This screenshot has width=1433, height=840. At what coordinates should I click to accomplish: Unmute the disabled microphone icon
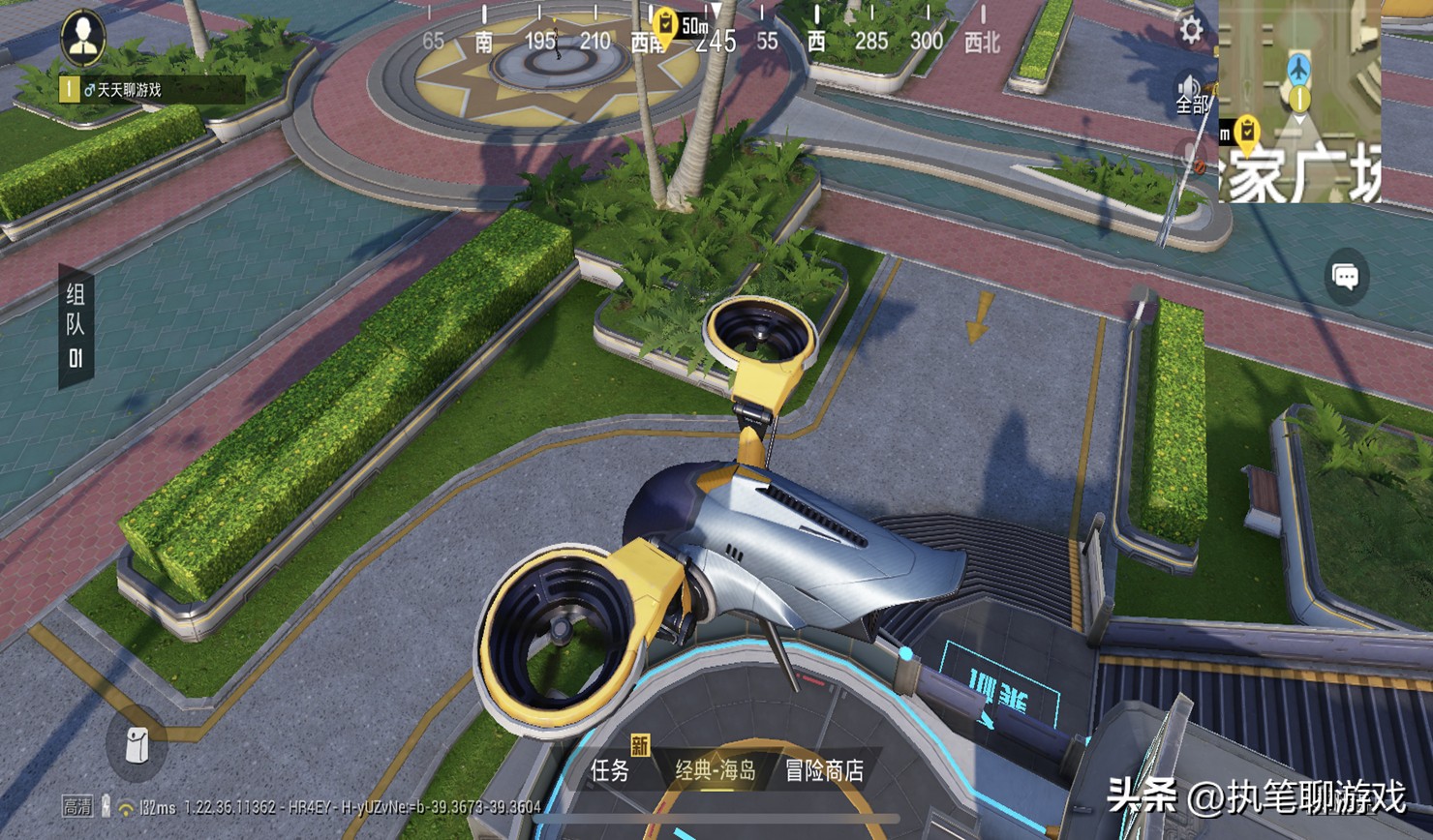click(x=1190, y=155)
